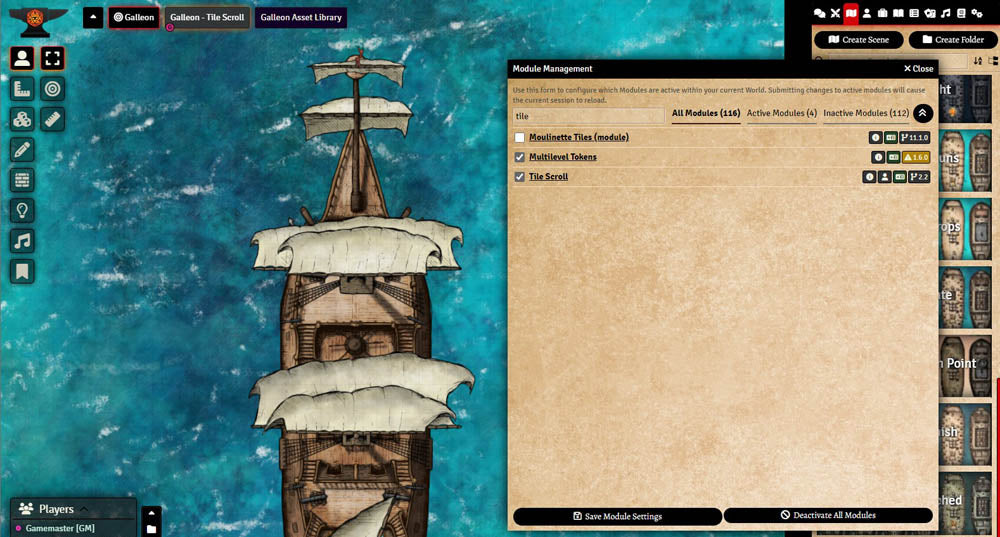Show the Active Modules tab

point(781,114)
